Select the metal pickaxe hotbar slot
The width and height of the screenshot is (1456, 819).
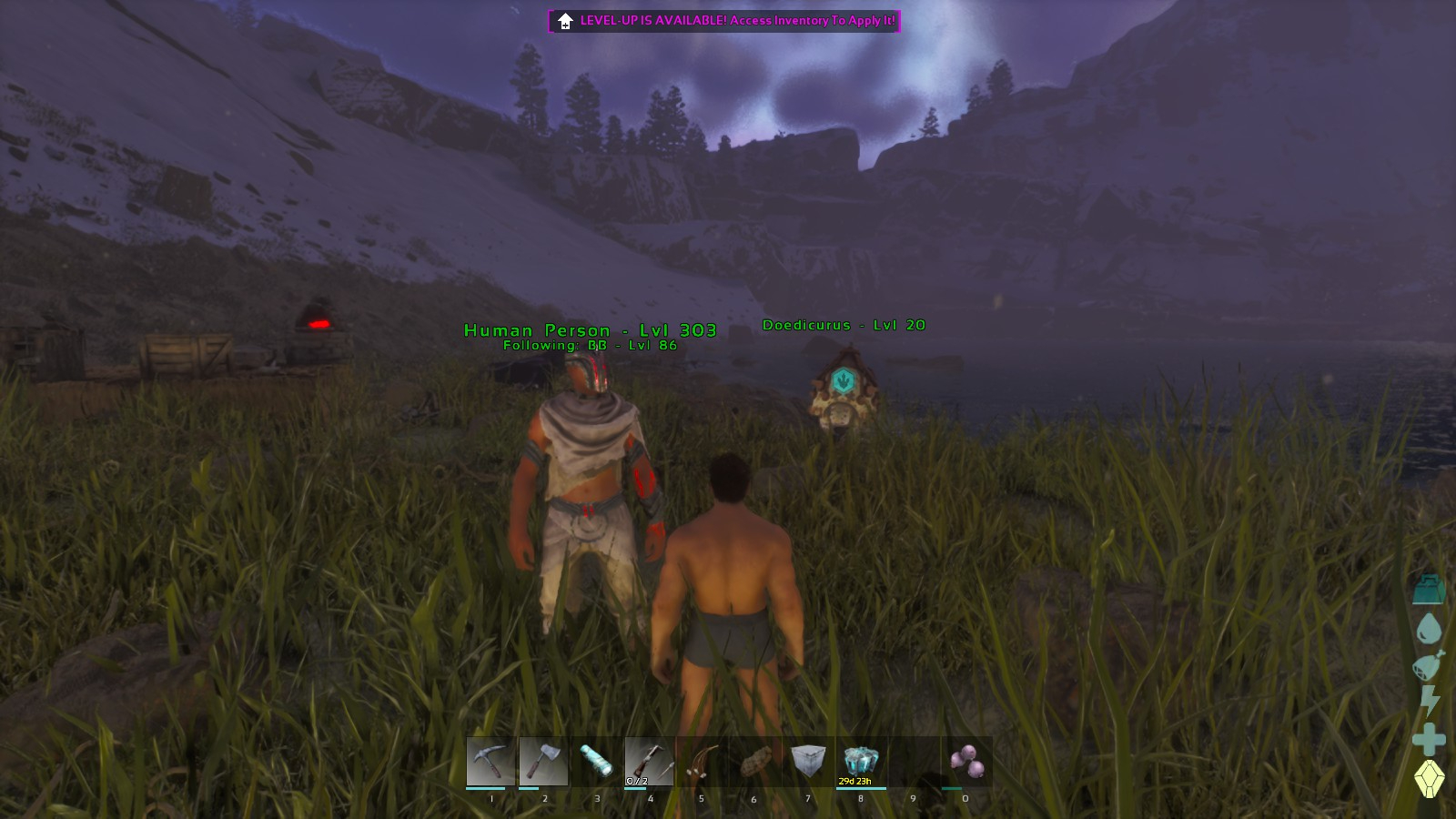click(x=491, y=762)
